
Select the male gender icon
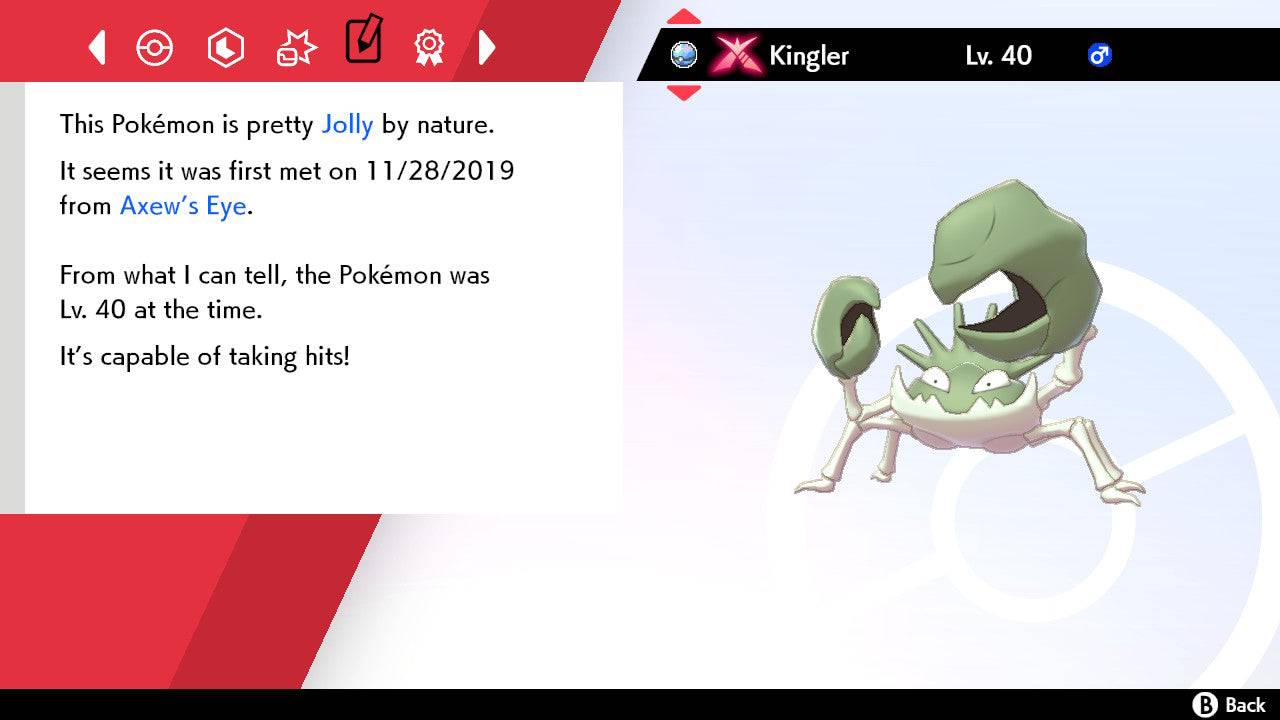(x=1100, y=56)
